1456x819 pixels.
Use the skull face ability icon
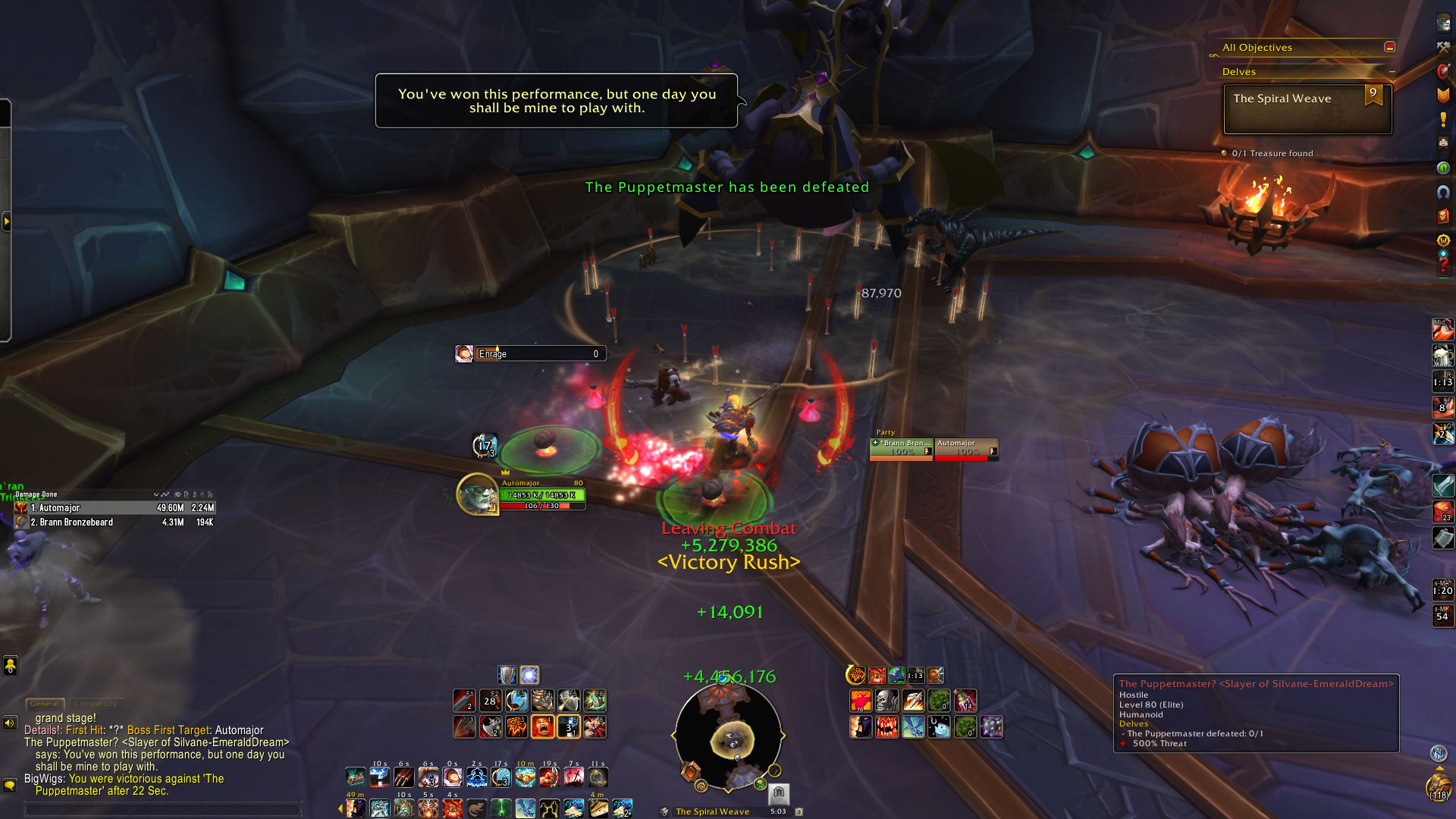click(x=886, y=701)
